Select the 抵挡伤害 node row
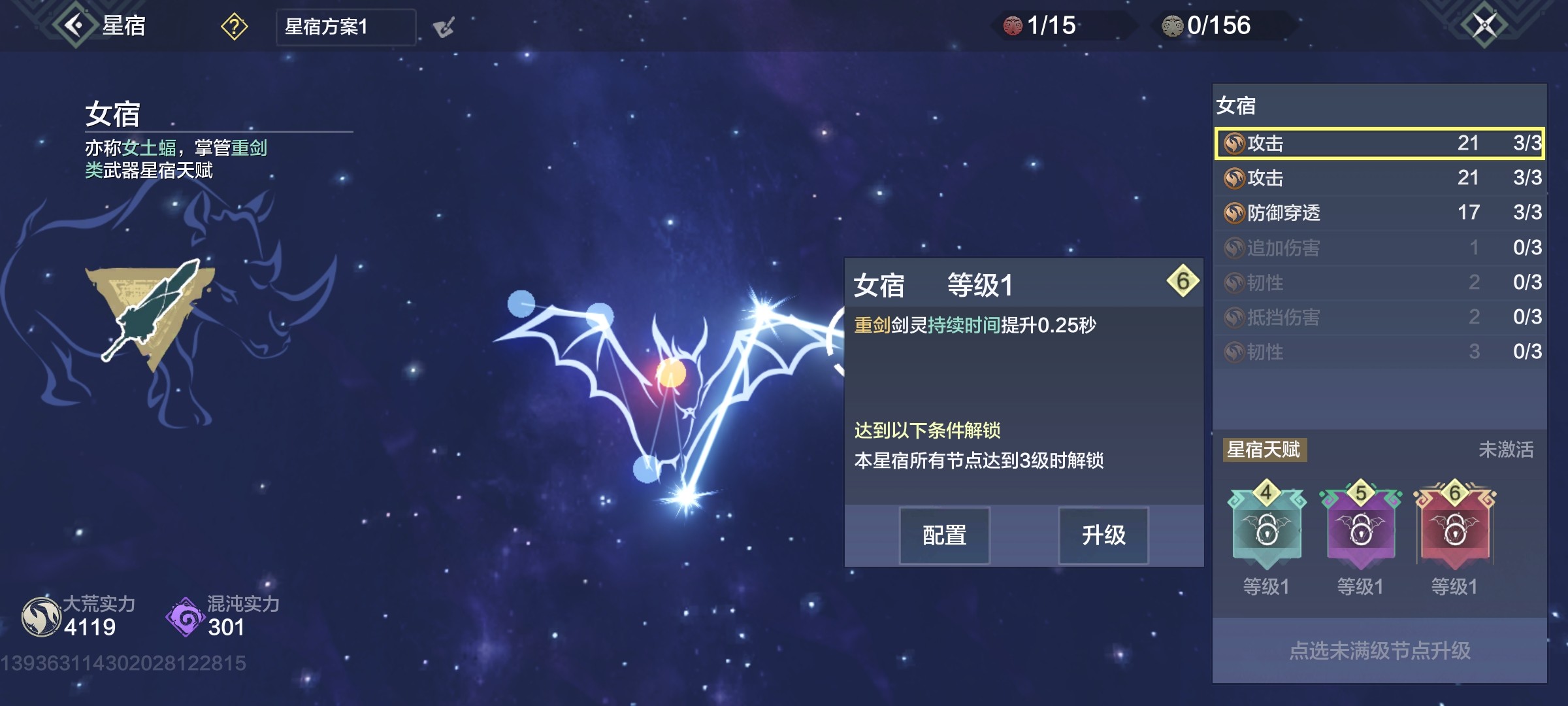Viewport: 1568px width, 706px height. point(1380,317)
